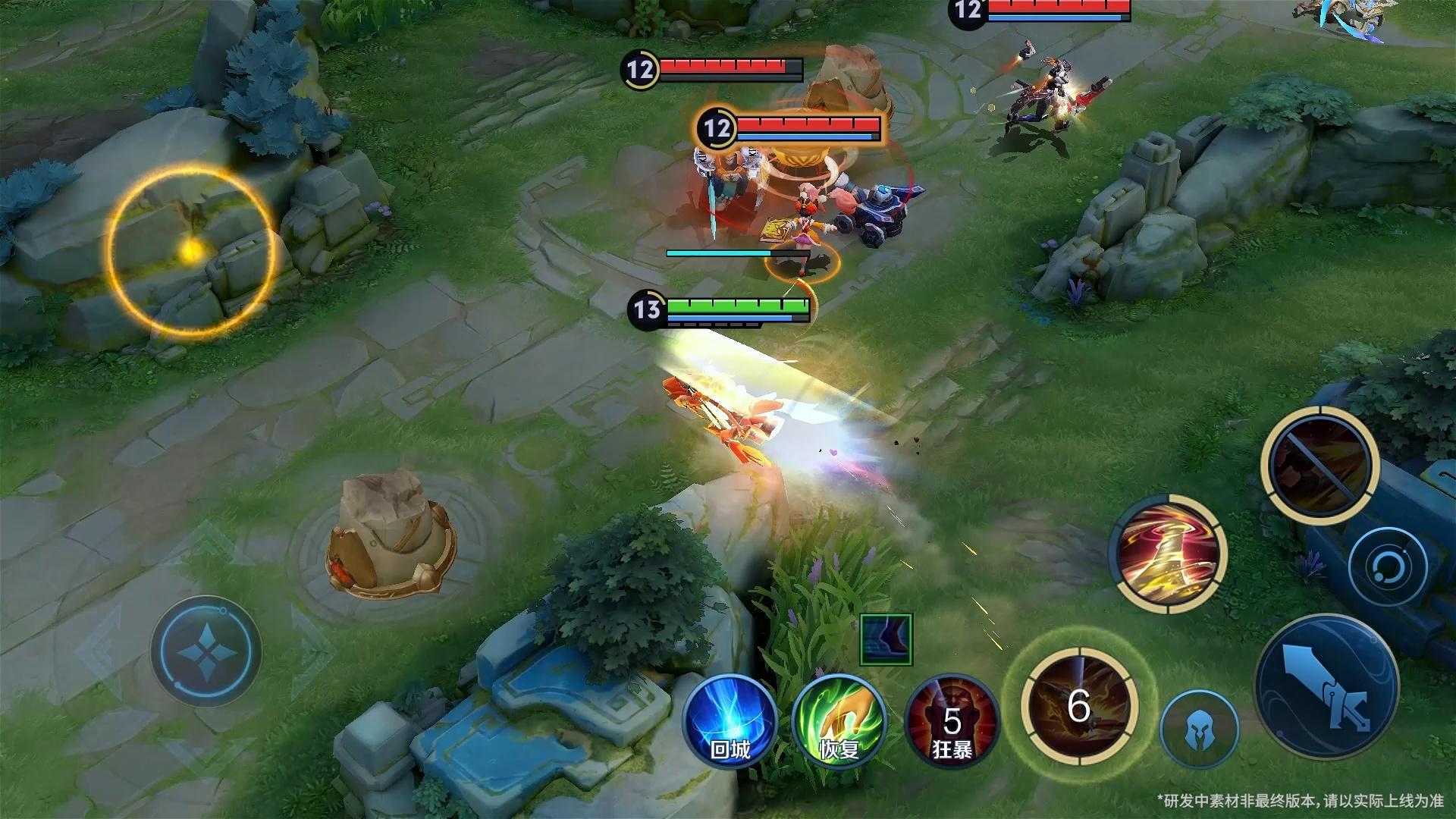Tap the helmet hero-targeting button
The width and height of the screenshot is (1456, 819).
[1200, 729]
